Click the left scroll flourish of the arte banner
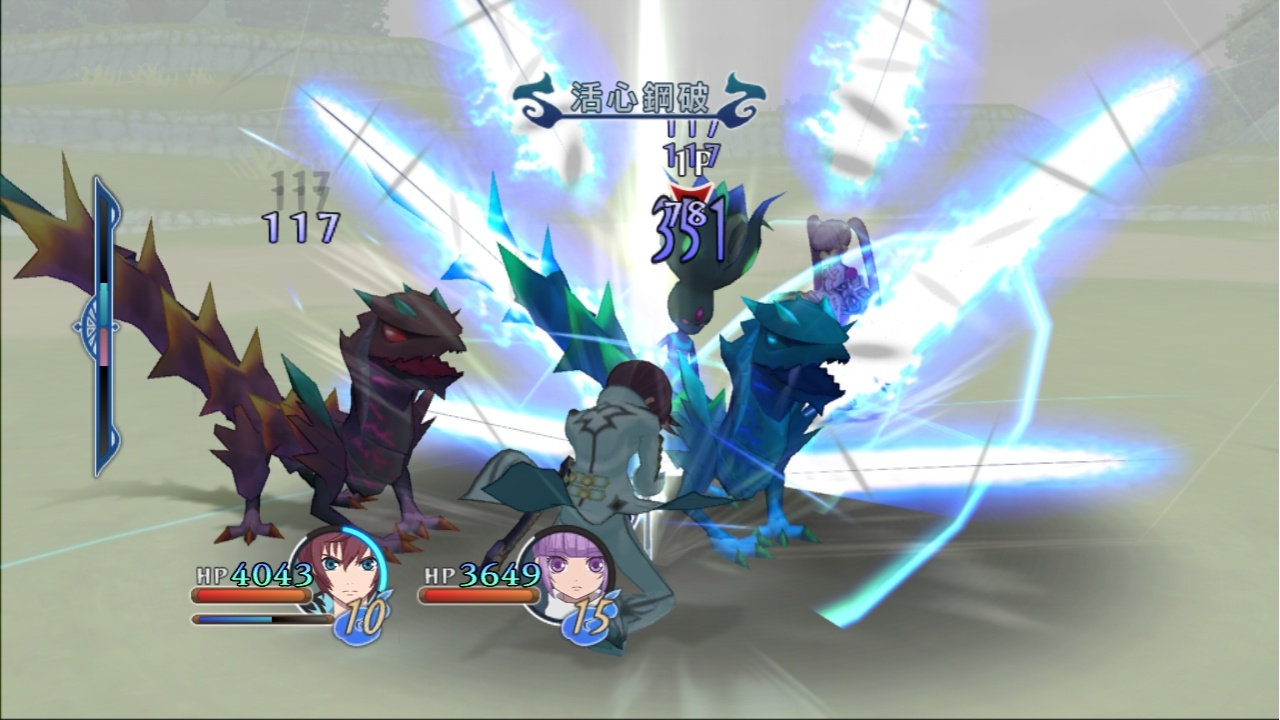1280x720 pixels. (x=533, y=98)
